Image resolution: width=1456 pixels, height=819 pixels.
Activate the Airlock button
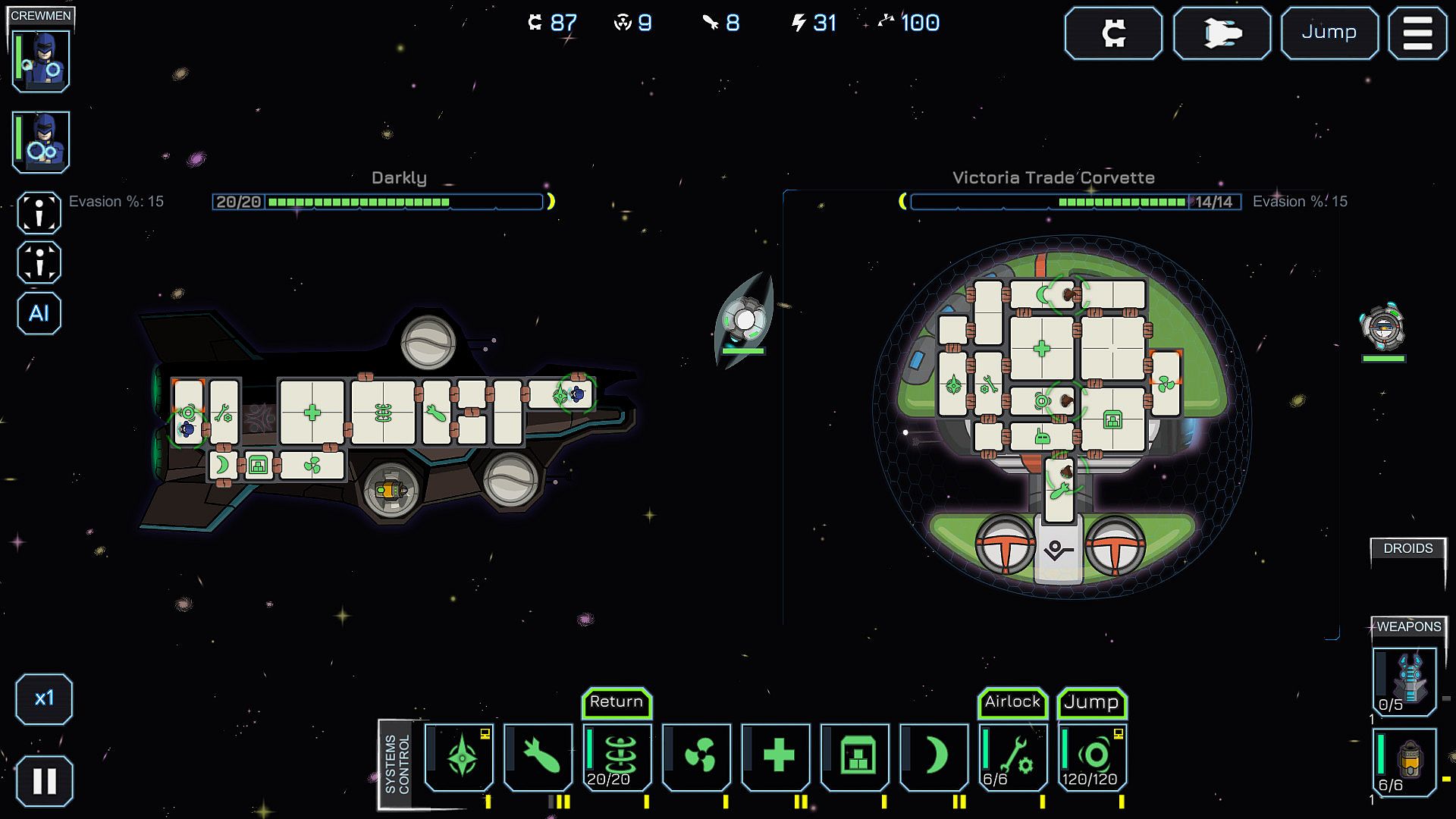pos(1012,702)
